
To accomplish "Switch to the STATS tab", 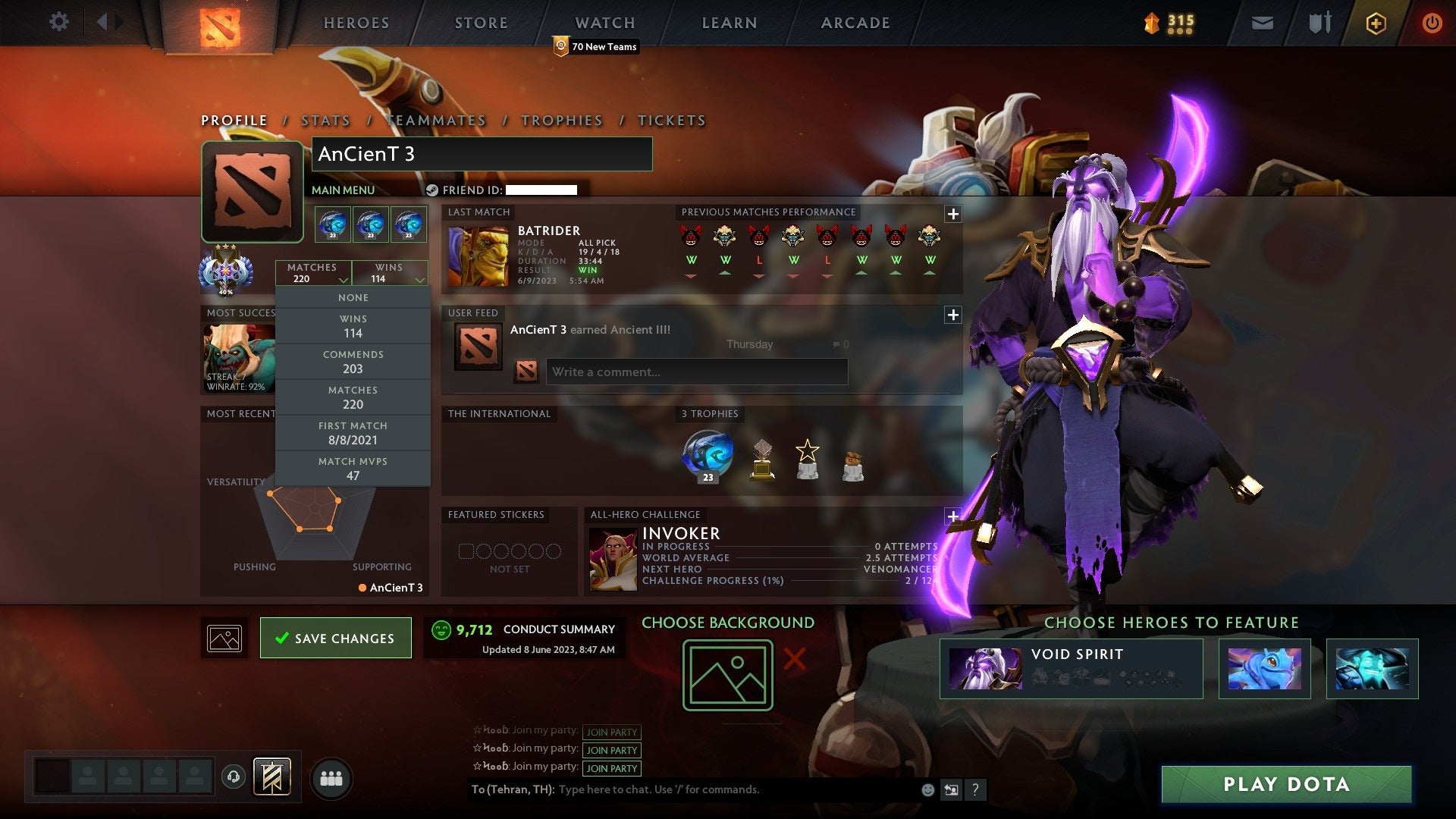I will [x=325, y=120].
